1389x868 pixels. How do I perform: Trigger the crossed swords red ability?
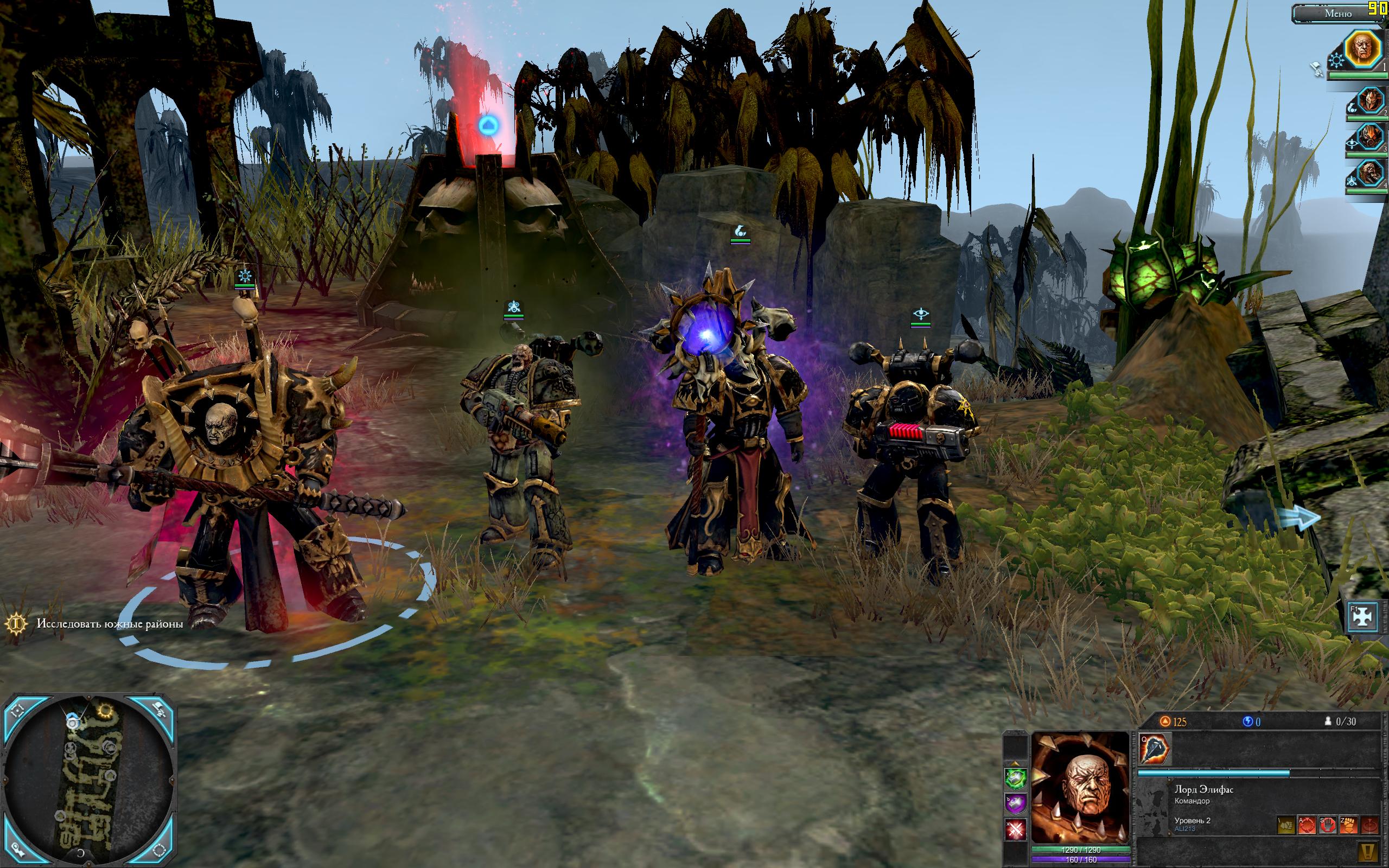tap(1015, 829)
